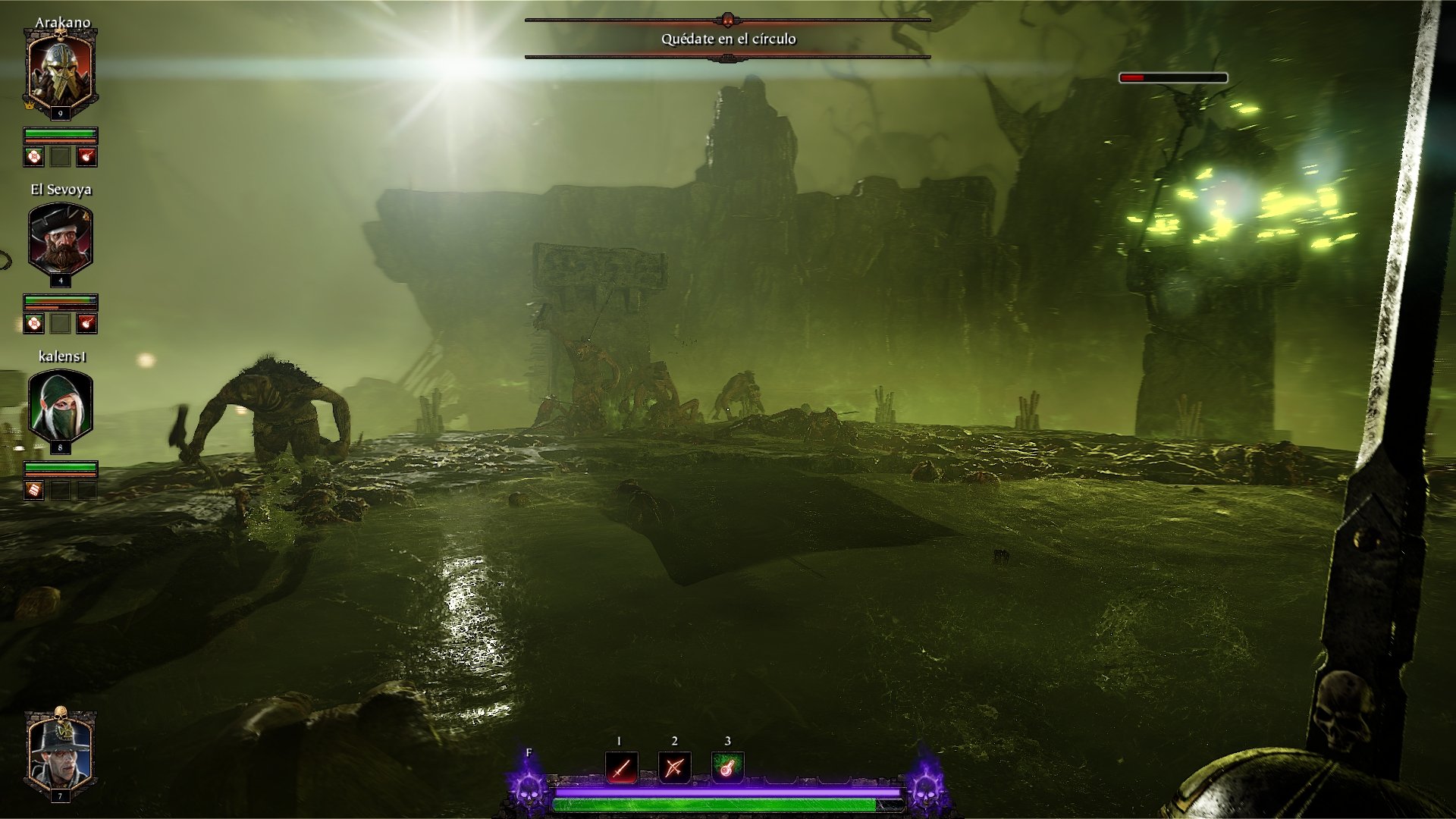Viewport: 1456px width, 819px height.
Task: Click the bottom-left player portrait
Action: [x=61, y=751]
